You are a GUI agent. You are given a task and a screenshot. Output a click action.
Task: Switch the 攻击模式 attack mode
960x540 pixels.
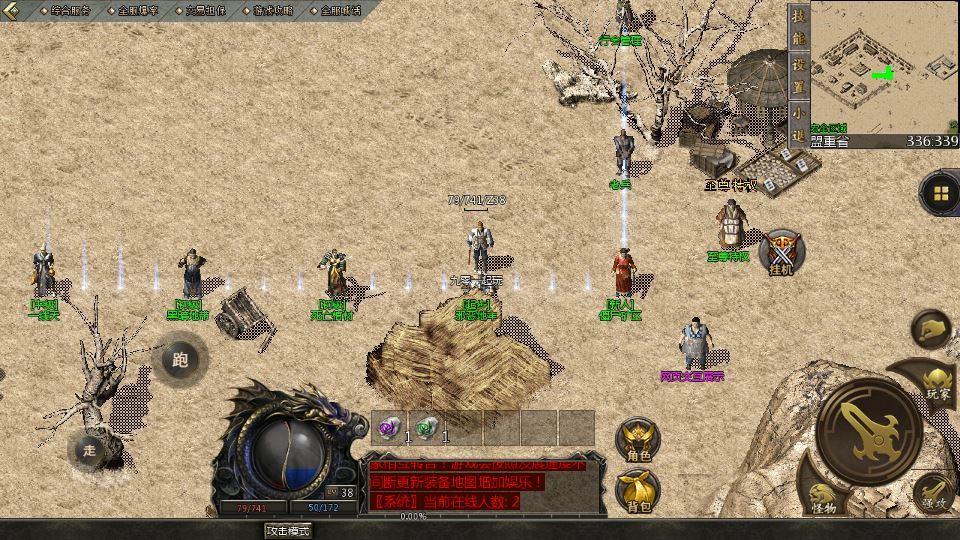tap(288, 530)
